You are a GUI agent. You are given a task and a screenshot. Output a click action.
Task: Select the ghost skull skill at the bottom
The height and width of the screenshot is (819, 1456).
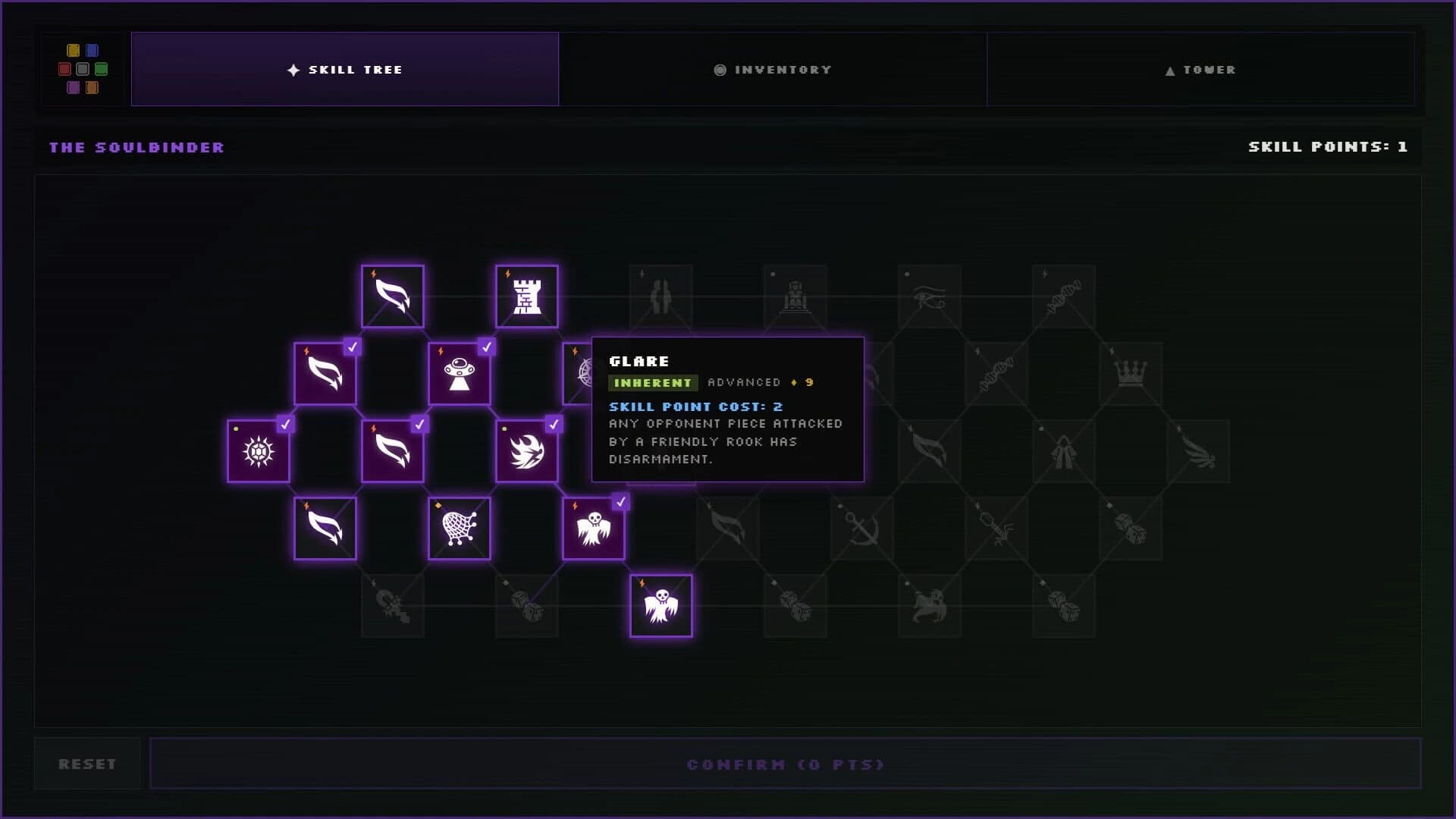click(661, 604)
